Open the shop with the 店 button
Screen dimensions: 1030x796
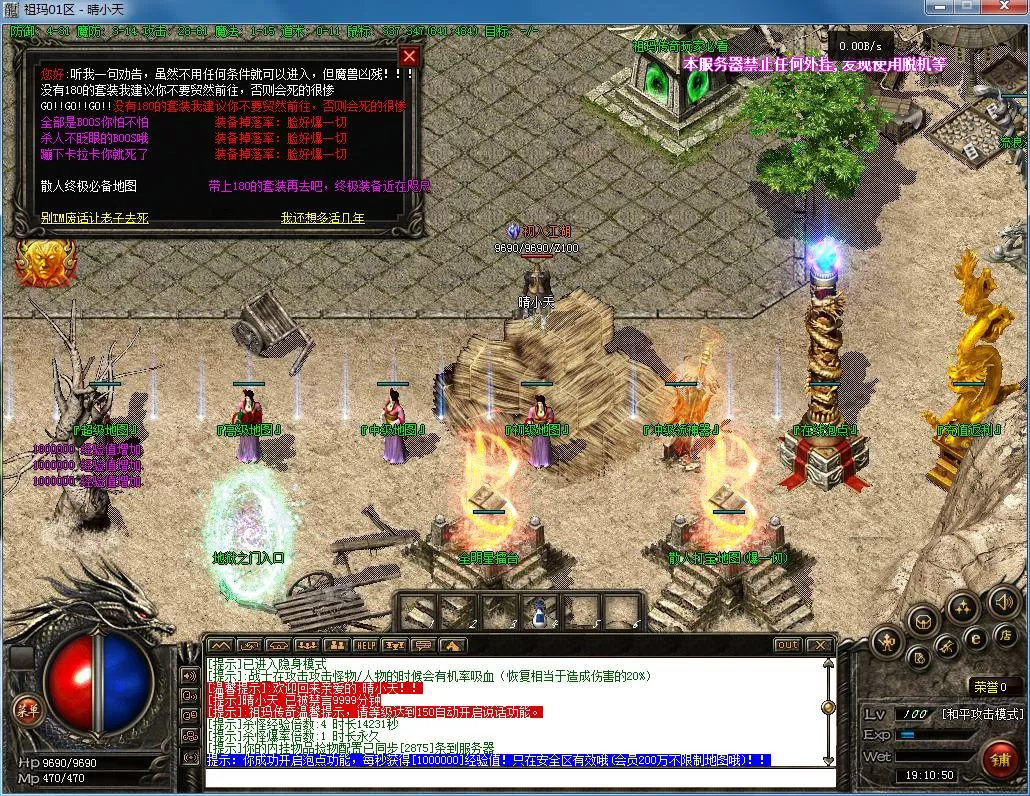(1005, 635)
